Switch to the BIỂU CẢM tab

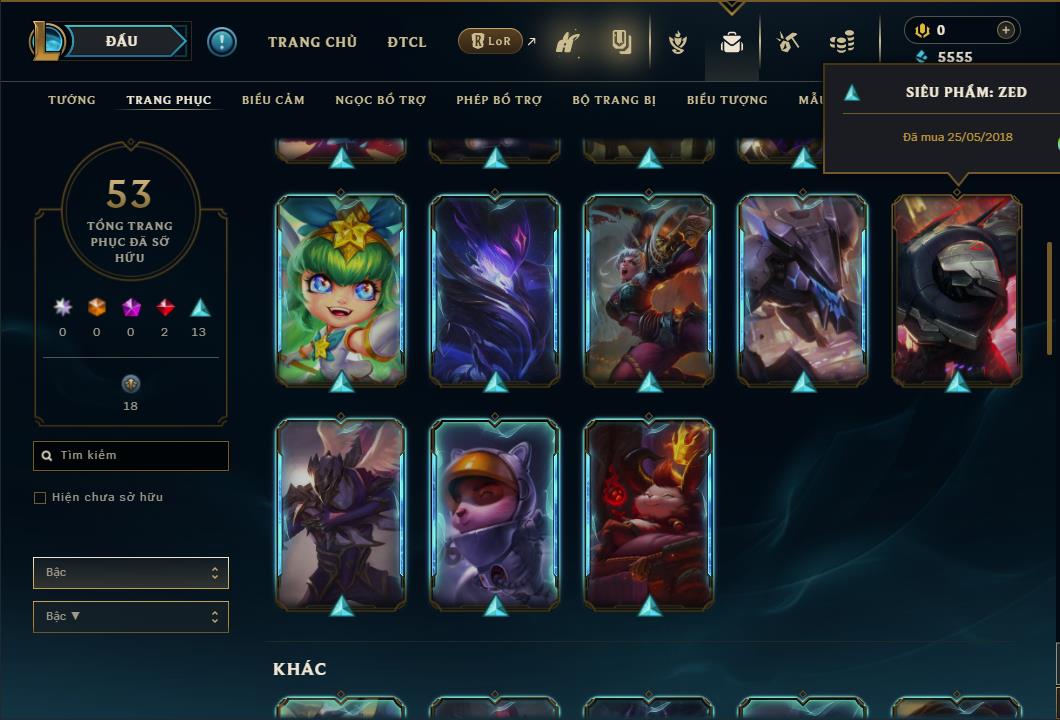pyautogui.click(x=273, y=100)
